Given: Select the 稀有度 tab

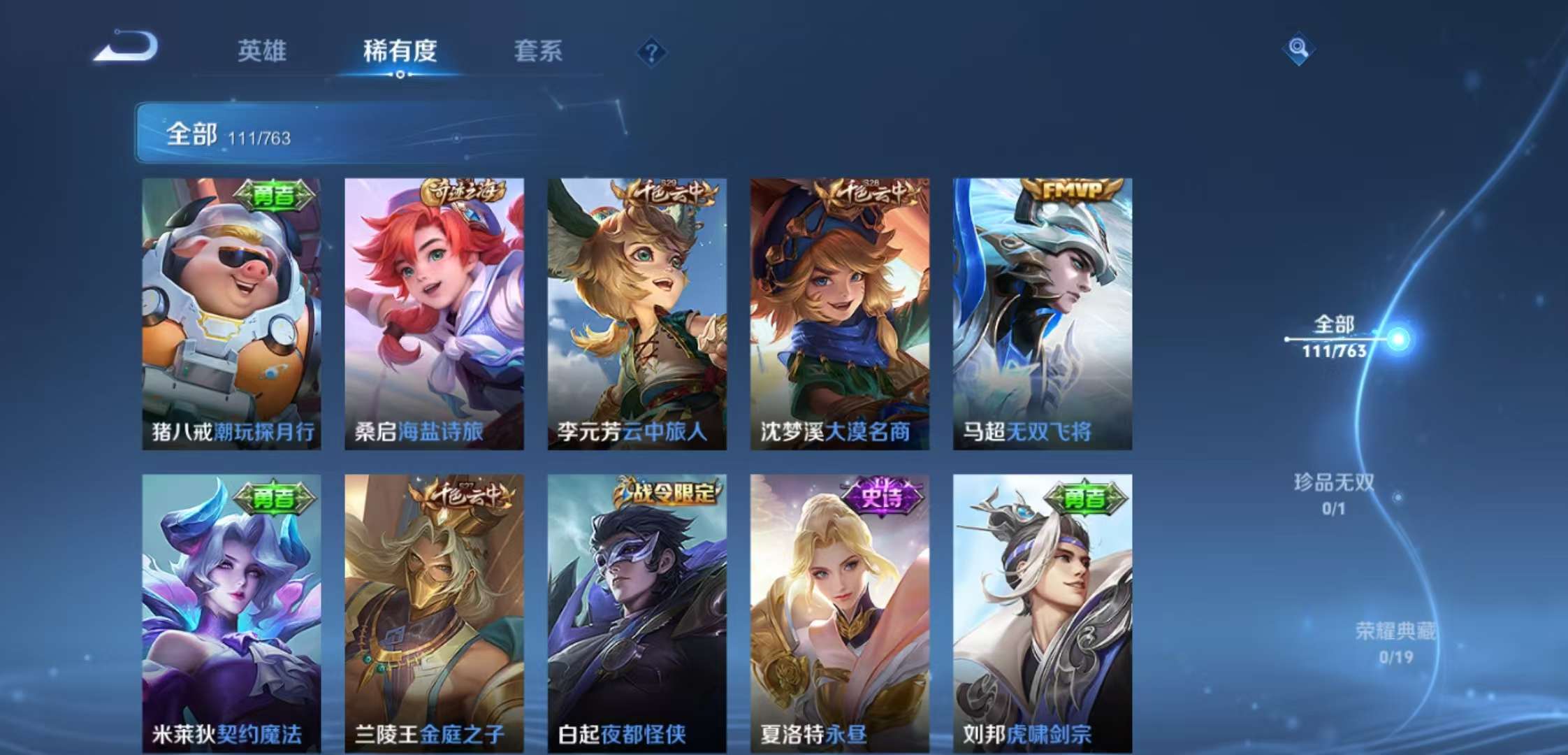Looking at the screenshot, I should pyautogui.click(x=400, y=52).
